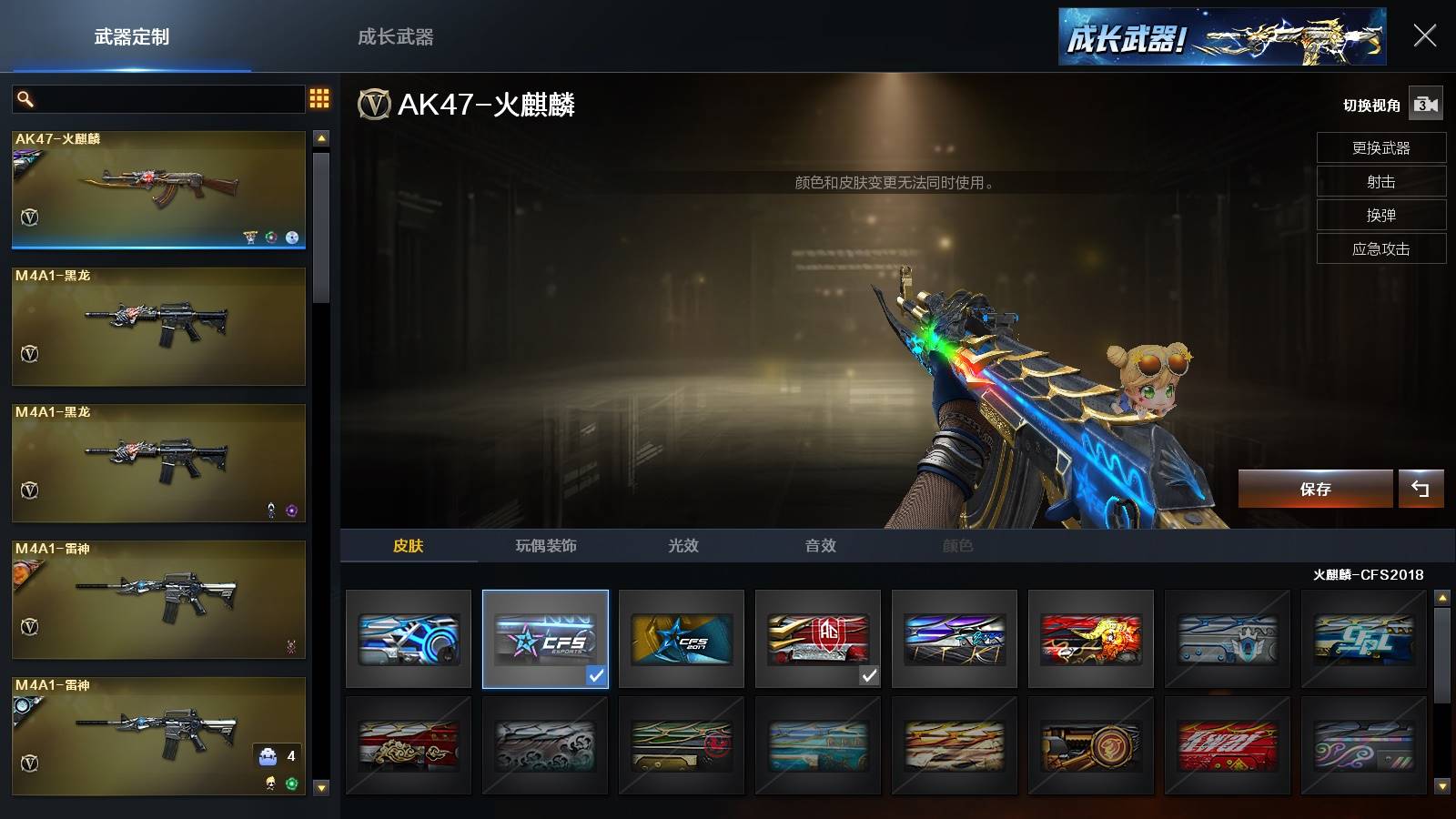Screen dimensions: 1456x819
Task: Switch to the 光效 tab
Action: coord(683,545)
